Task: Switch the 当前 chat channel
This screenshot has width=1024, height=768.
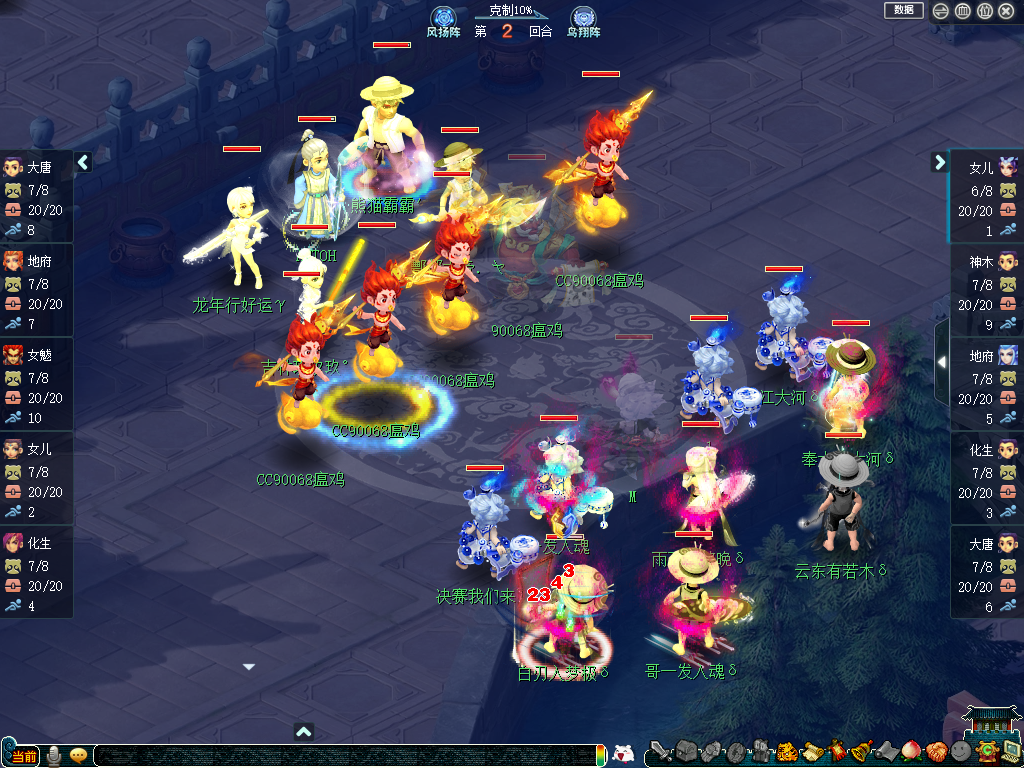Action: 22,755
